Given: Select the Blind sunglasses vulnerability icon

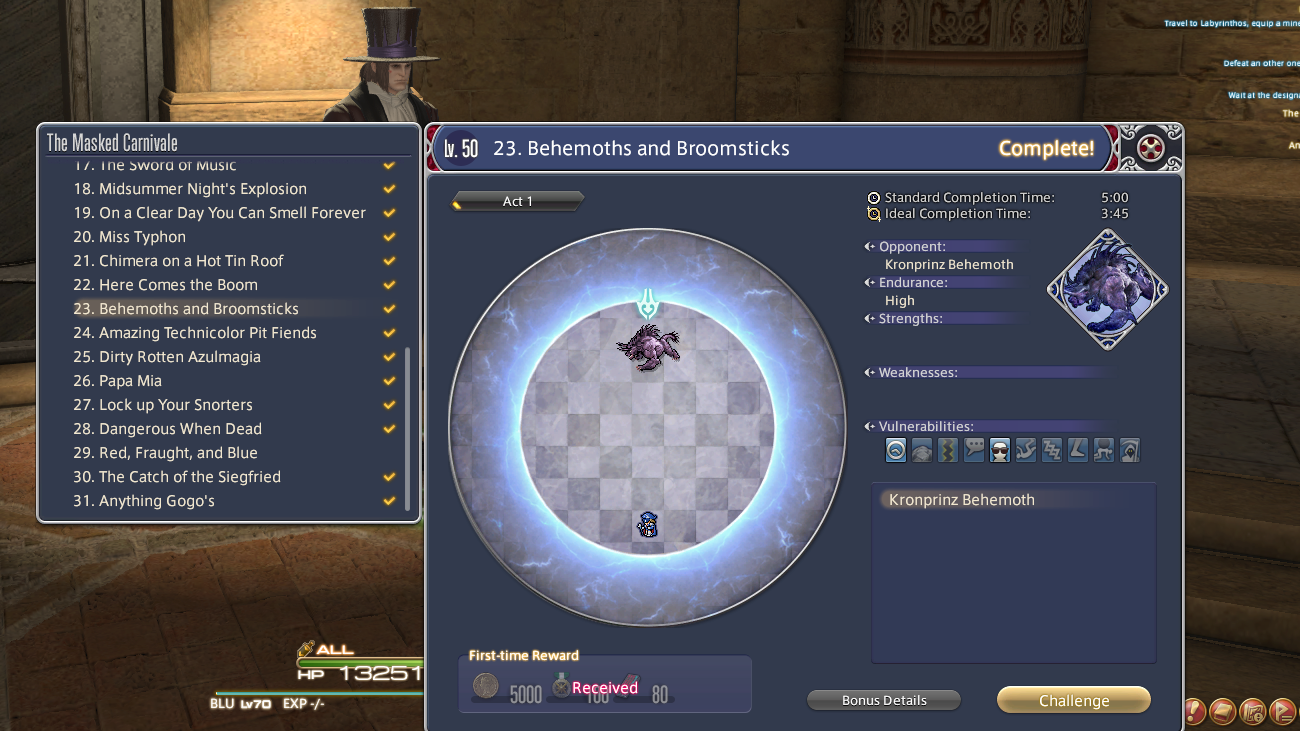Looking at the screenshot, I should pyautogui.click(x=999, y=450).
